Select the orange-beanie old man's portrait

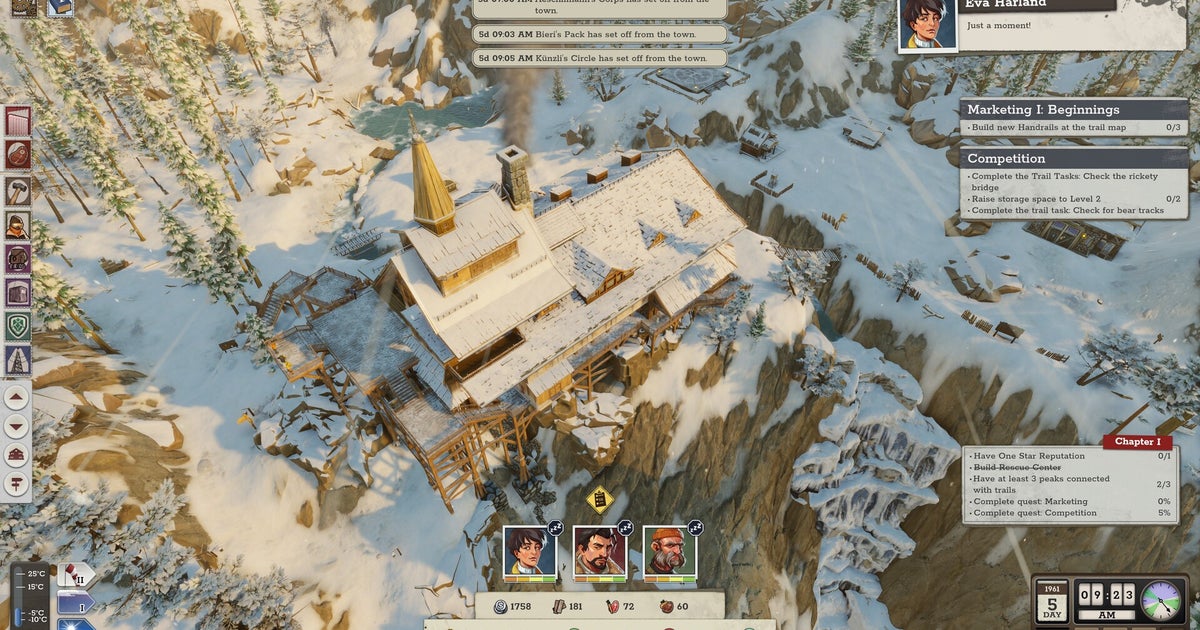coord(669,550)
